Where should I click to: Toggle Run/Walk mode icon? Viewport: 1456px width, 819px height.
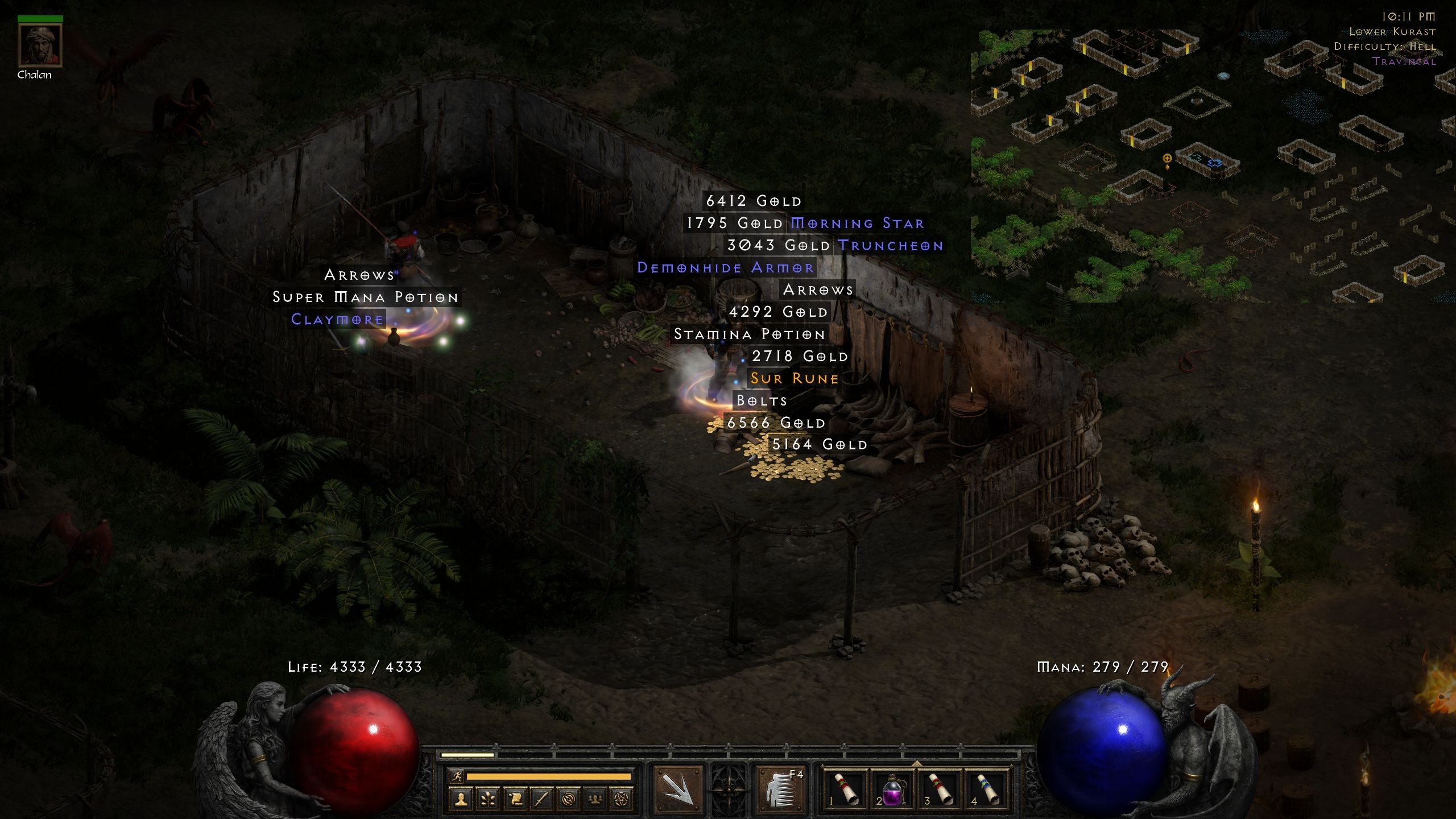457,777
